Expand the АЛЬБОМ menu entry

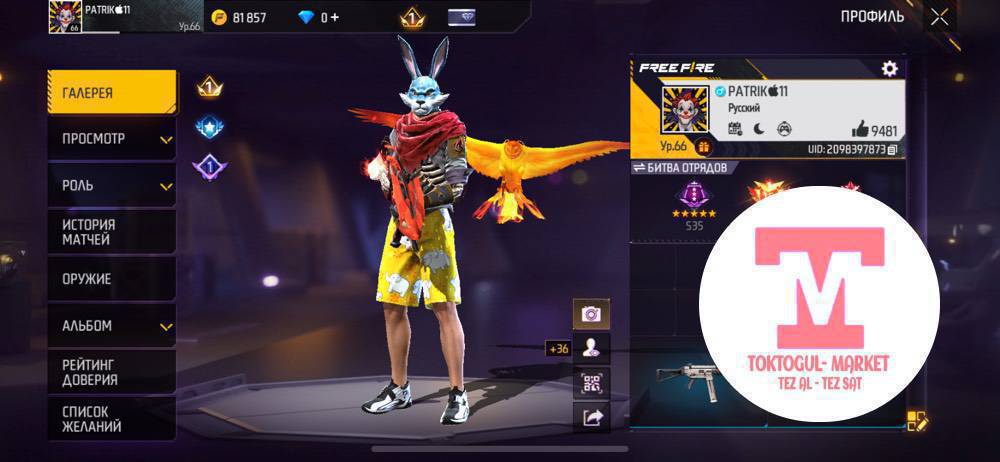coord(112,326)
